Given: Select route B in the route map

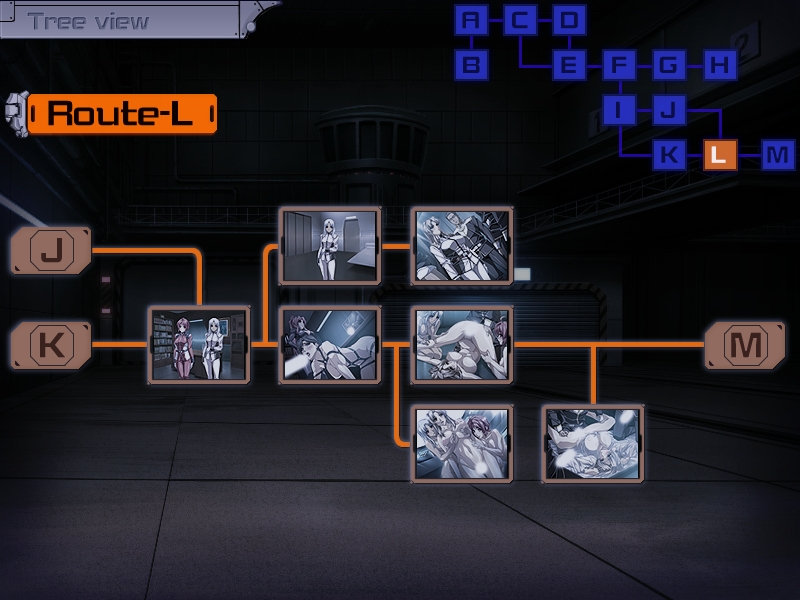Looking at the screenshot, I should click(471, 66).
